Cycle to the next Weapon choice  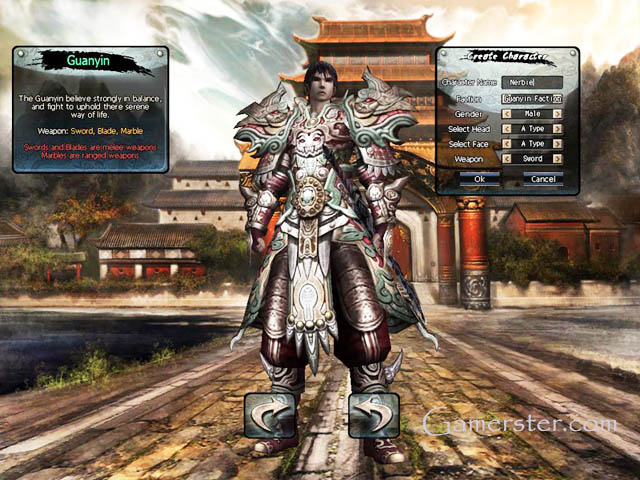(558, 158)
